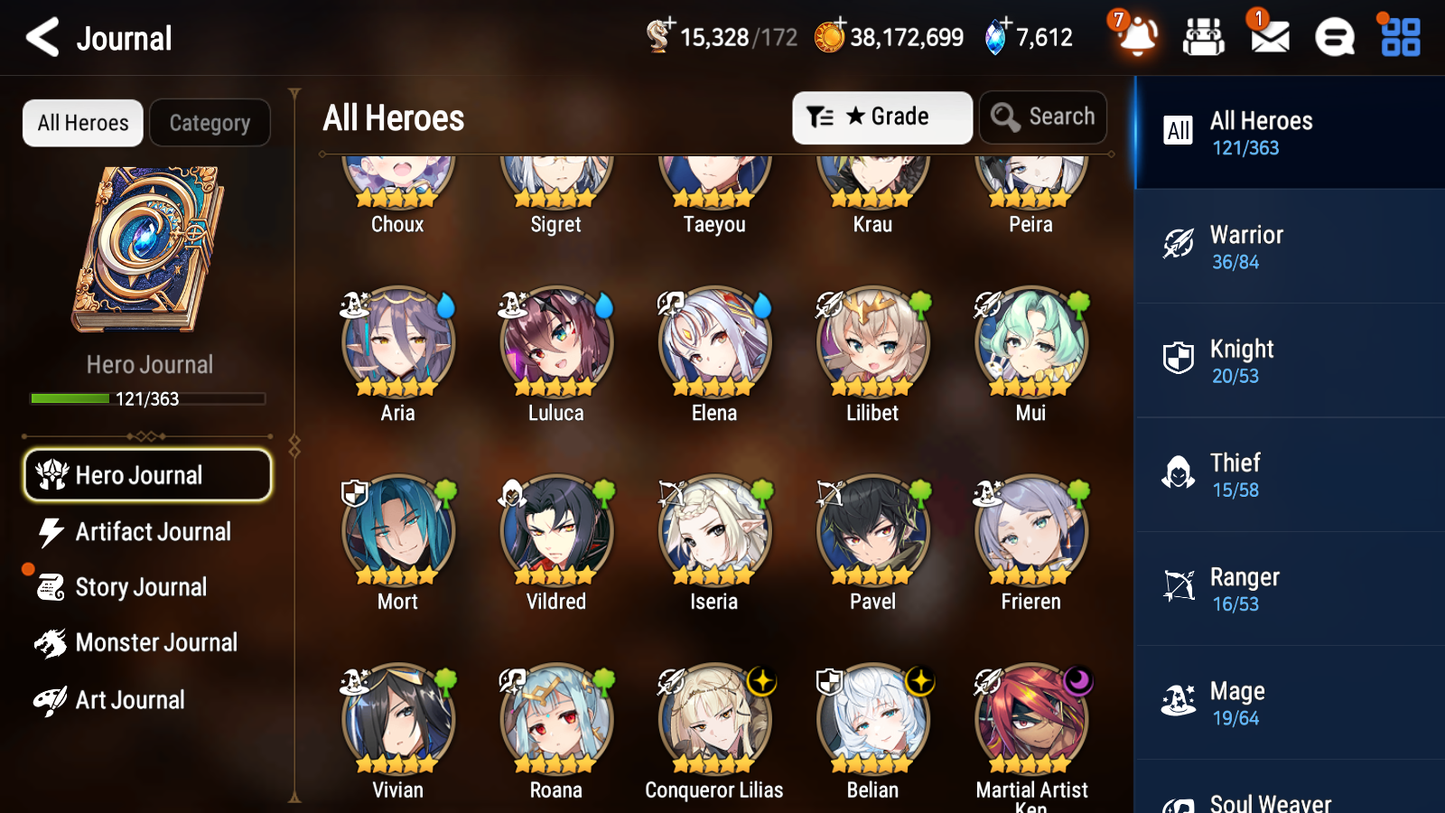Click the back arrow to exit Journal
This screenshot has height=813, width=1445.
click(x=42, y=37)
